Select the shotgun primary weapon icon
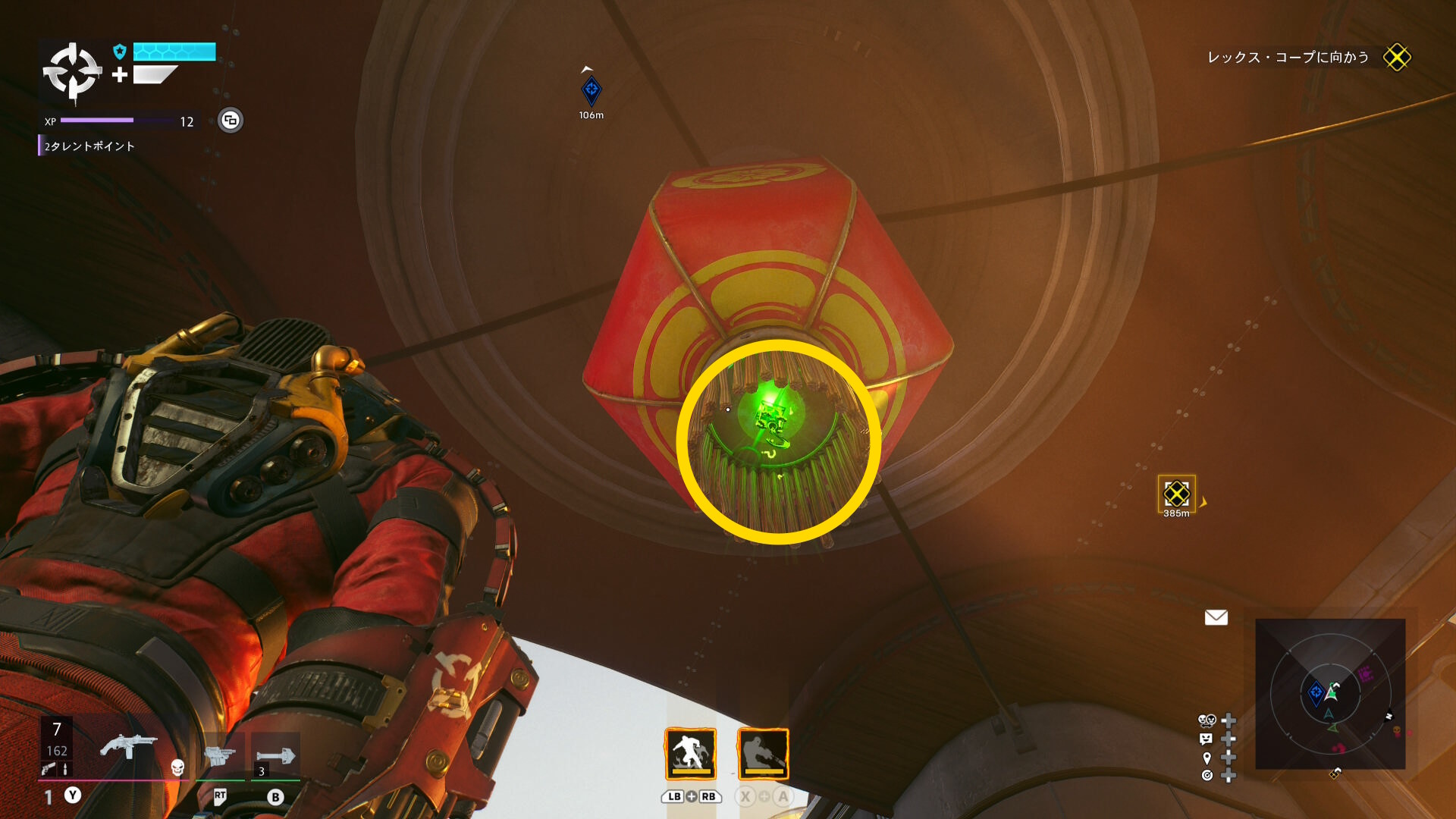Viewport: 1456px width, 819px height. [128, 746]
